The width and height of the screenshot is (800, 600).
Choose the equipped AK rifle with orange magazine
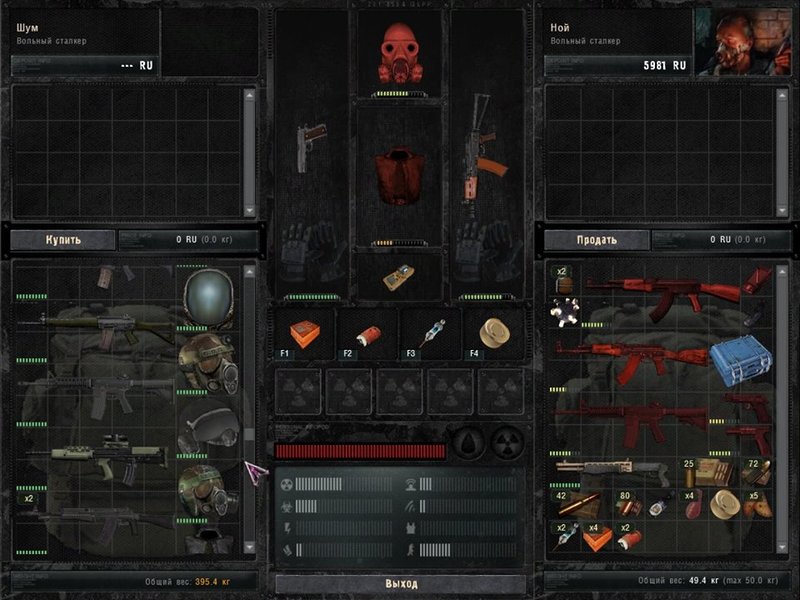point(478,148)
